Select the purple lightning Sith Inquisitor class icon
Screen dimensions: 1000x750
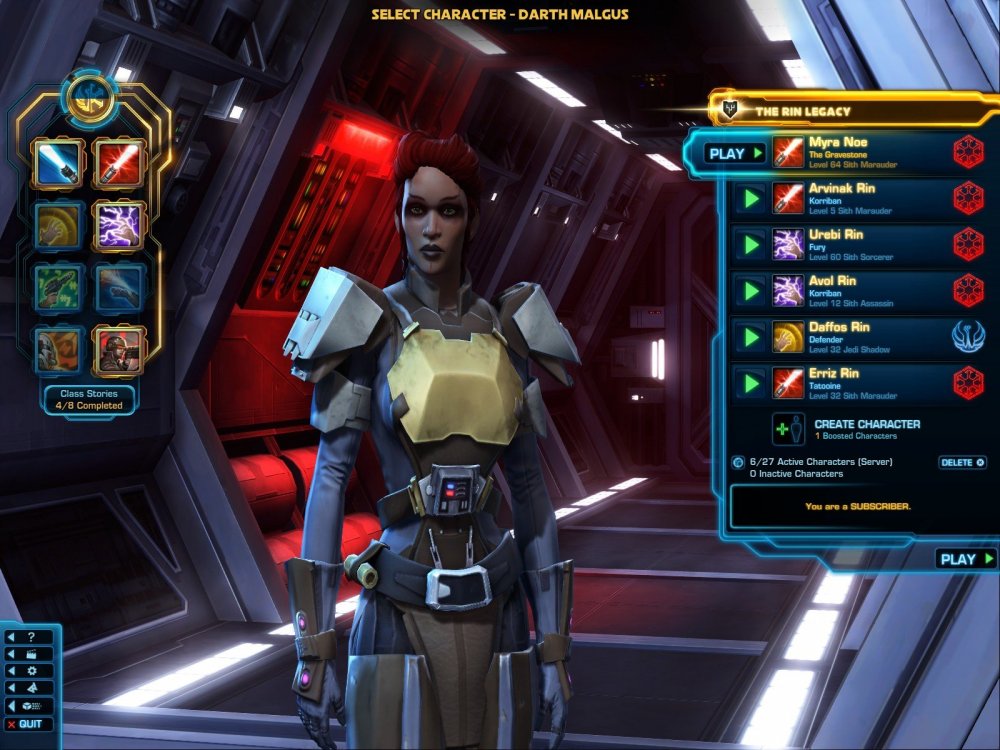119,225
